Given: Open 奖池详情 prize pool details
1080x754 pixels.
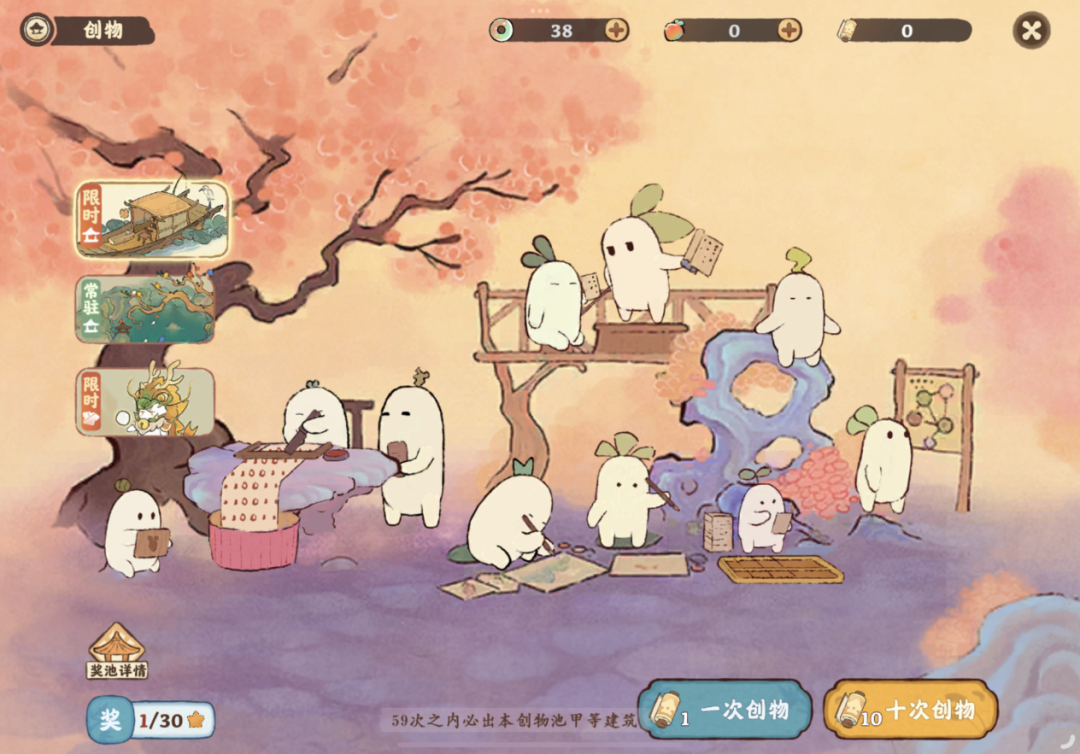Looking at the screenshot, I should [117, 652].
